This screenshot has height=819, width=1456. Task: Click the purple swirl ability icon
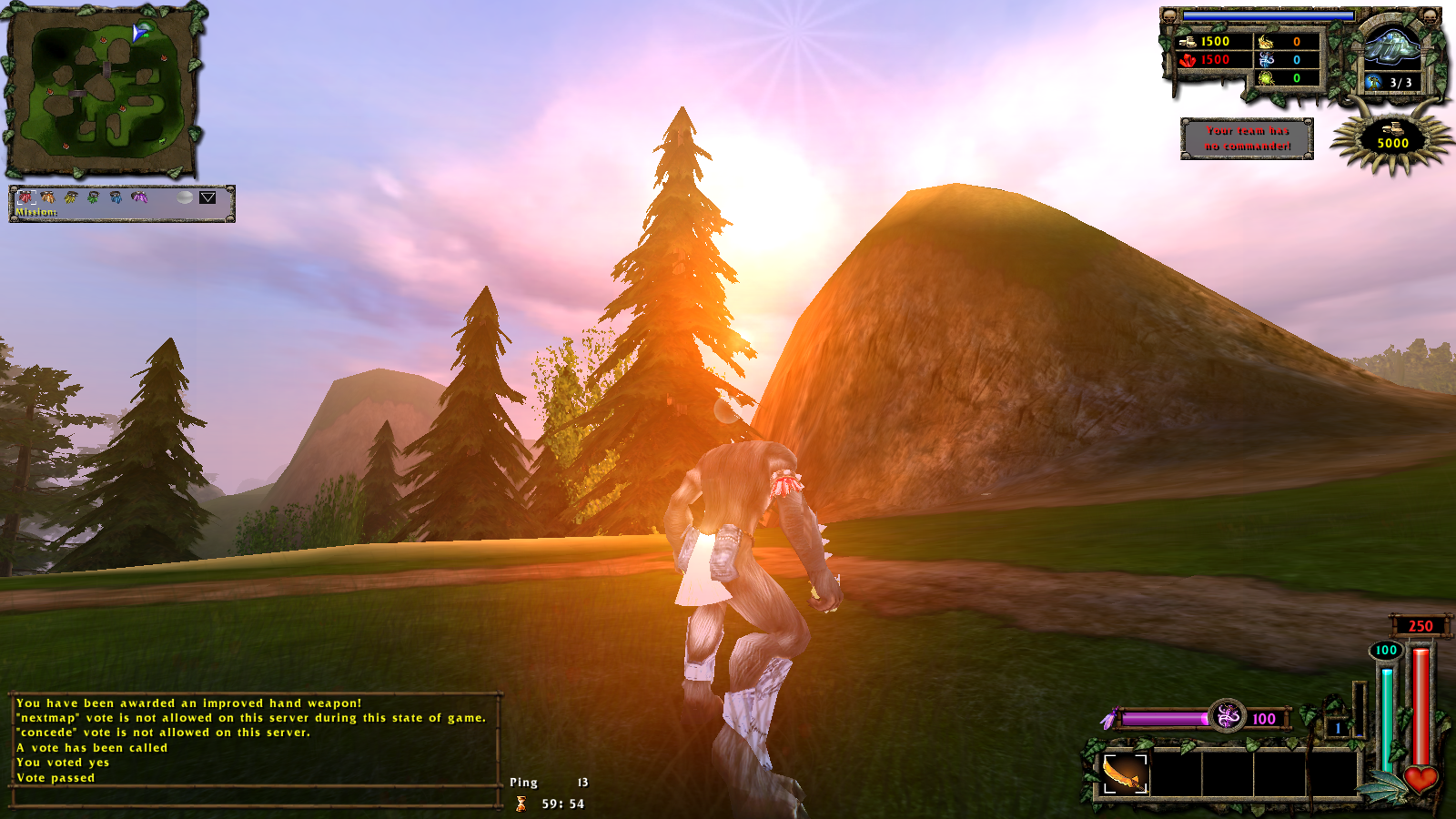(1227, 717)
